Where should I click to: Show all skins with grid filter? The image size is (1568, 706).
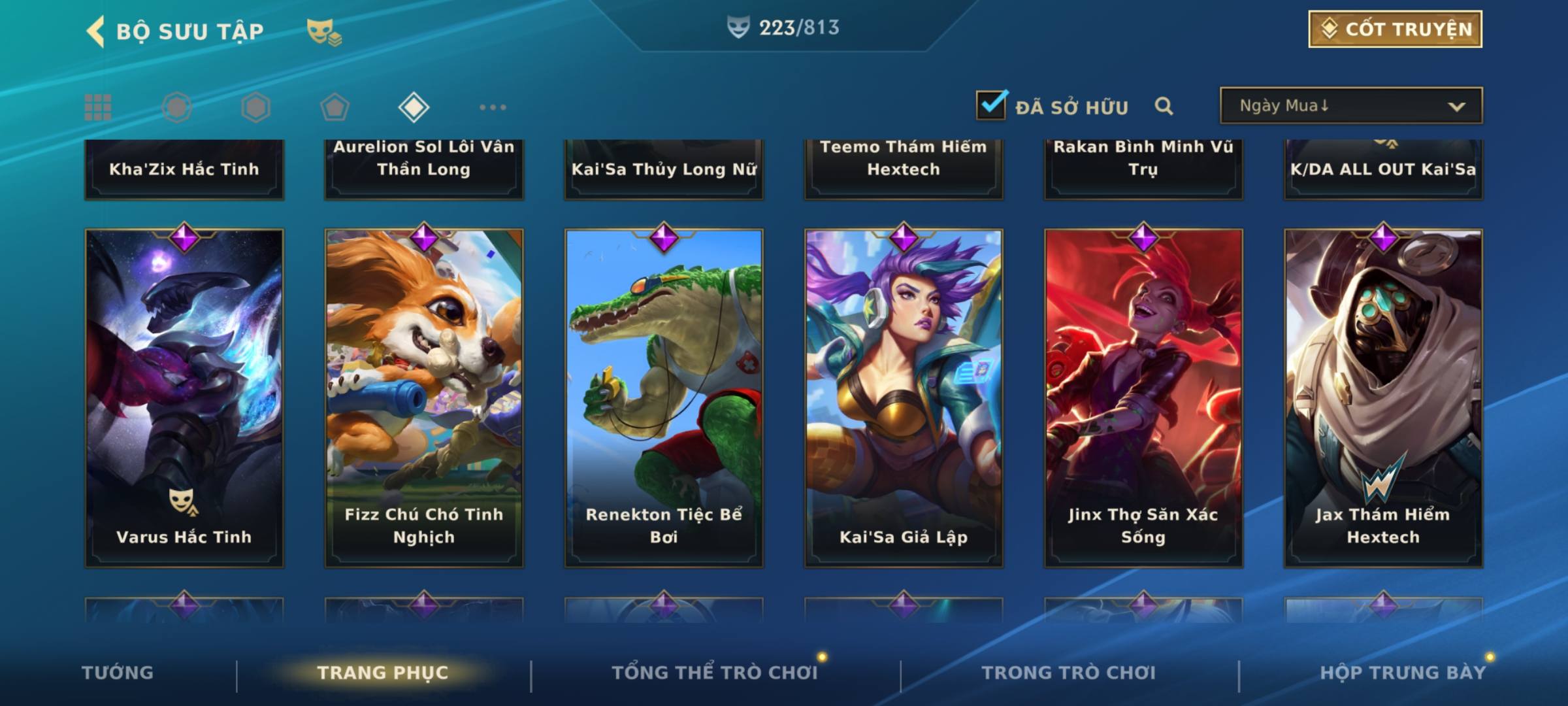[x=98, y=107]
